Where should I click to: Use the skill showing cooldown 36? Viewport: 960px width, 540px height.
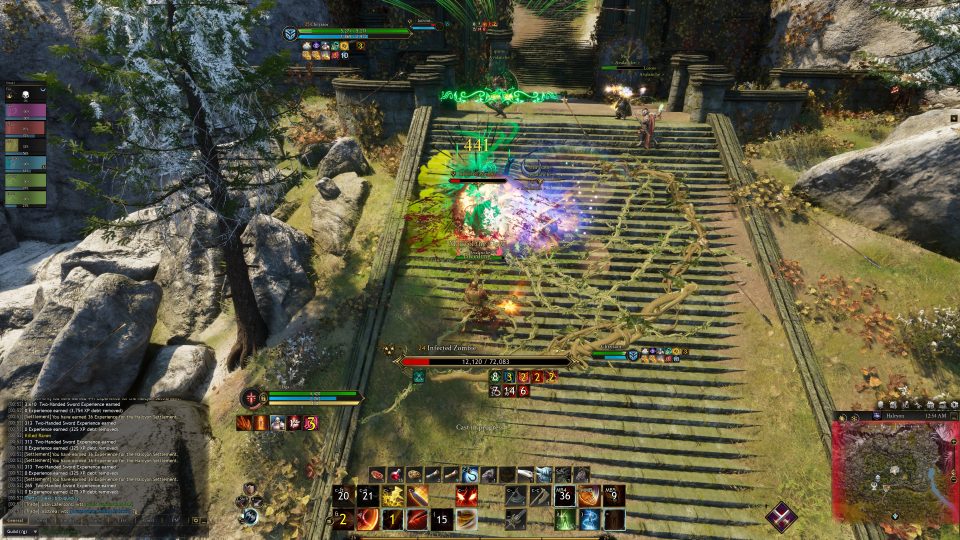click(564, 496)
